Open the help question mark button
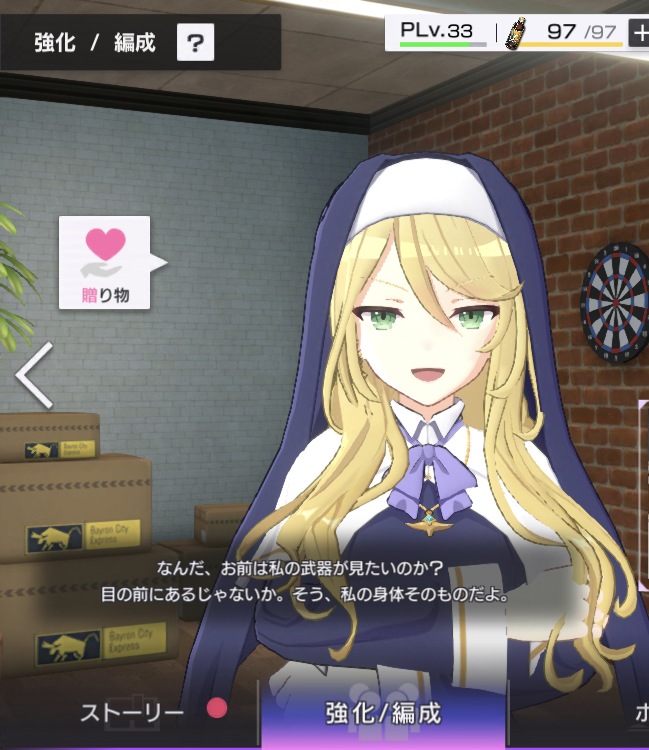Image resolution: width=649 pixels, height=750 pixels. pyautogui.click(x=196, y=43)
